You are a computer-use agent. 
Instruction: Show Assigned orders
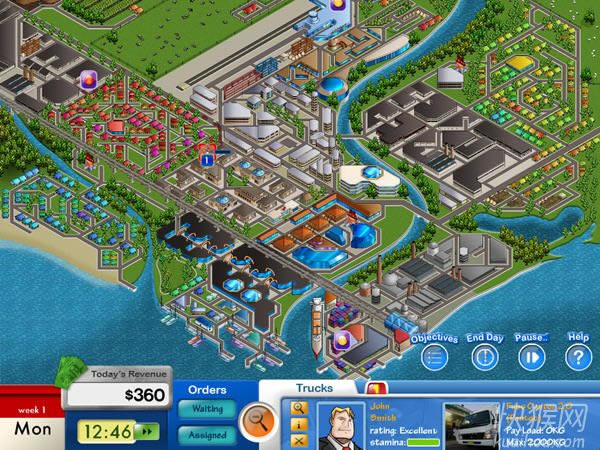tap(207, 435)
